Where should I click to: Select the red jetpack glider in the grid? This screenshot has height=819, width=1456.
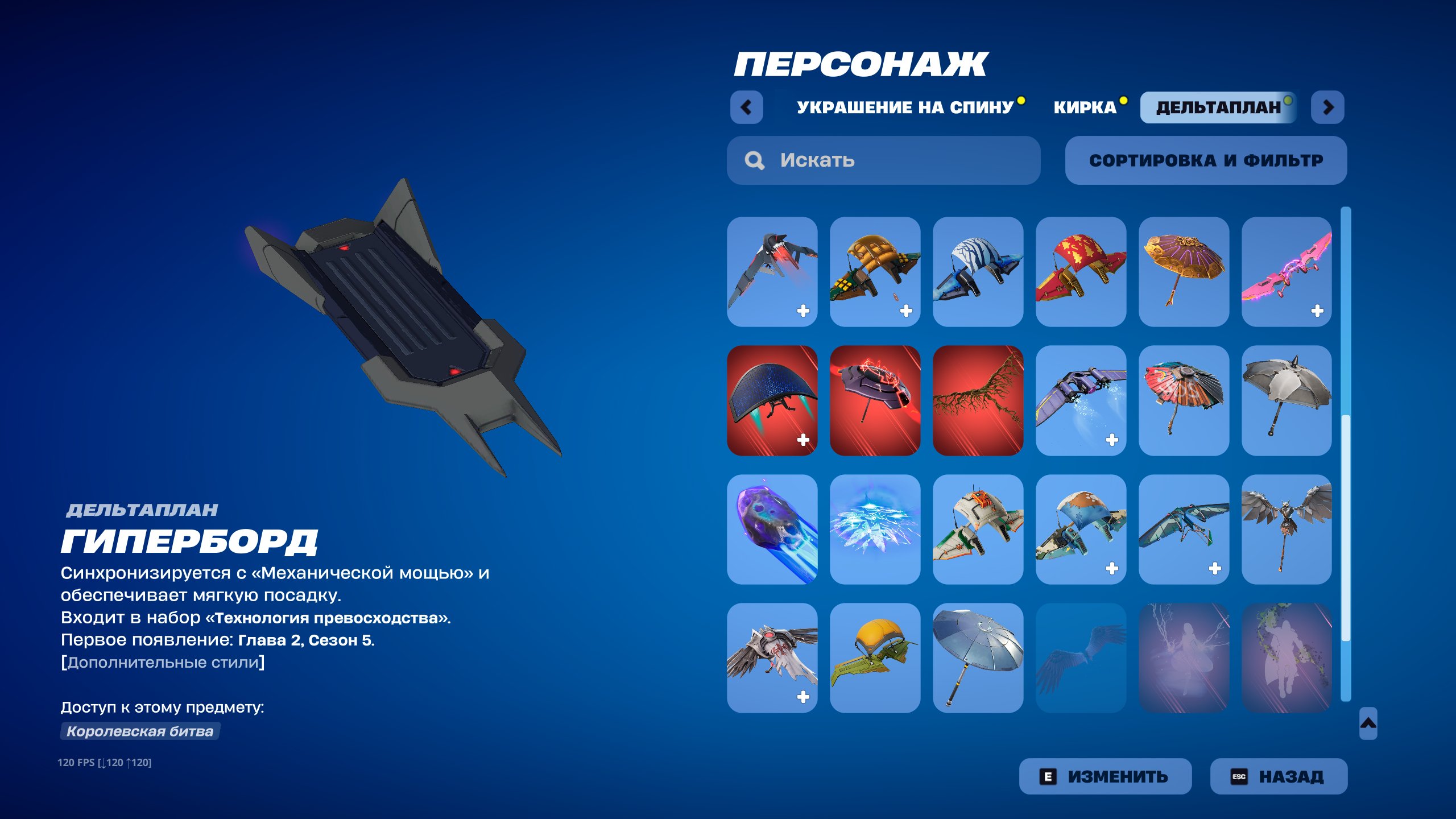click(773, 273)
